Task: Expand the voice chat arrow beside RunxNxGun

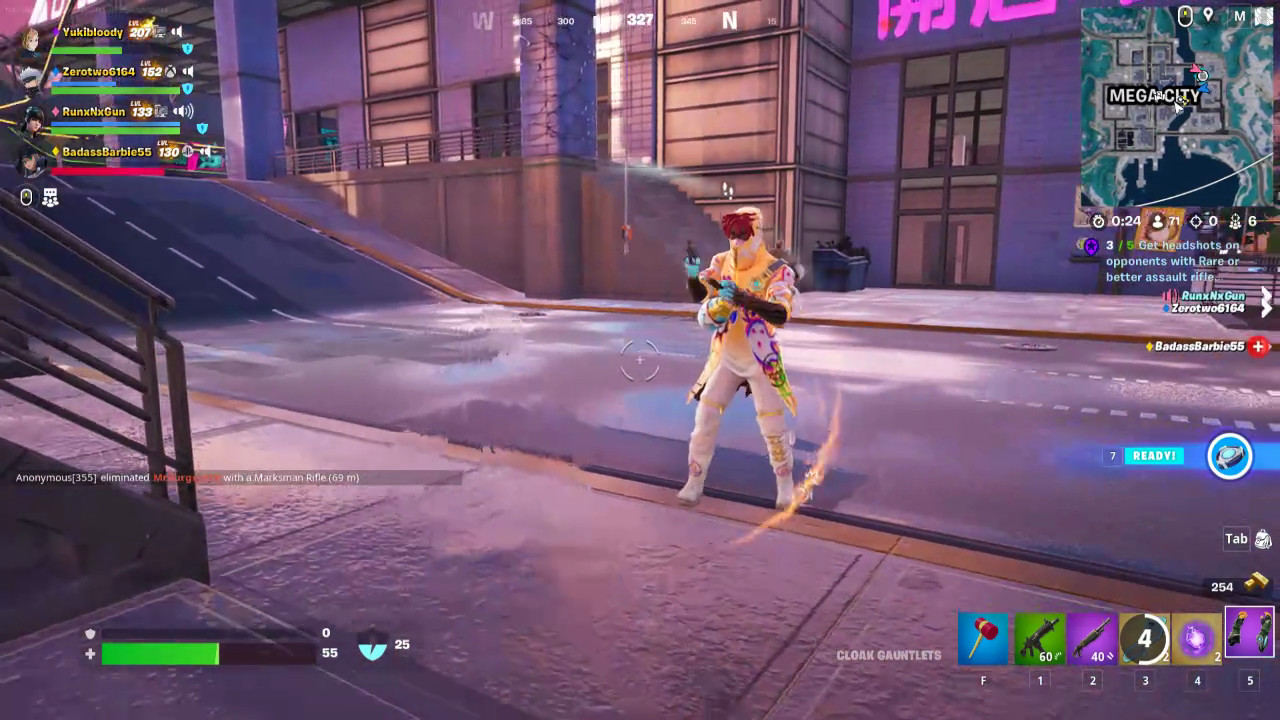Action: pyautogui.click(x=1267, y=302)
